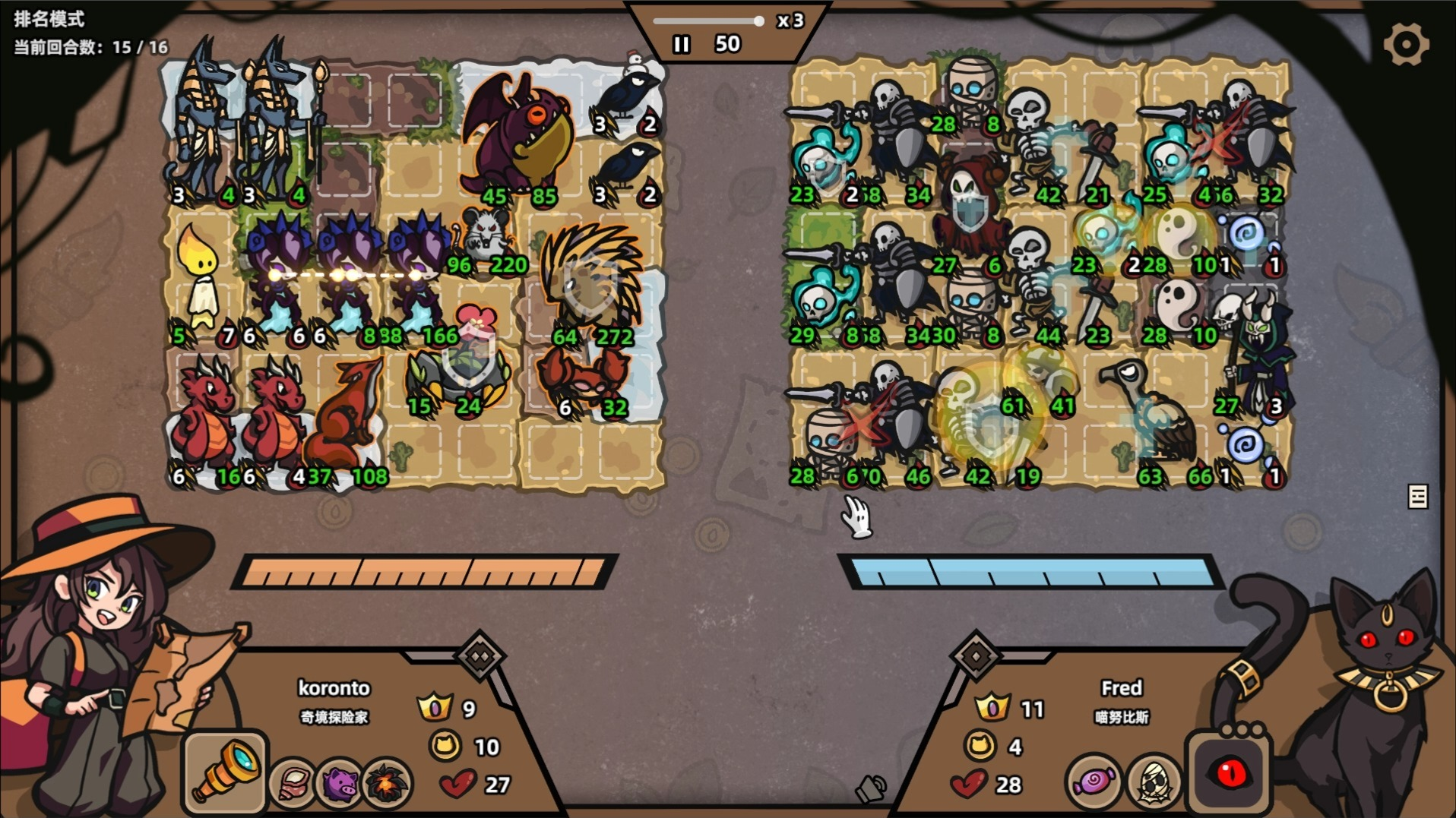Select Fred's red eye item slot
1456x818 pixels.
[x=1229, y=773]
